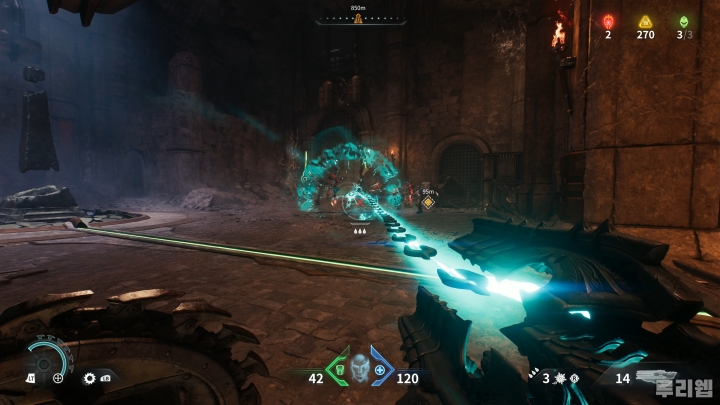Select the green health icon
Image resolution: width=720 pixels, height=405 pixels.
pos(338,372)
